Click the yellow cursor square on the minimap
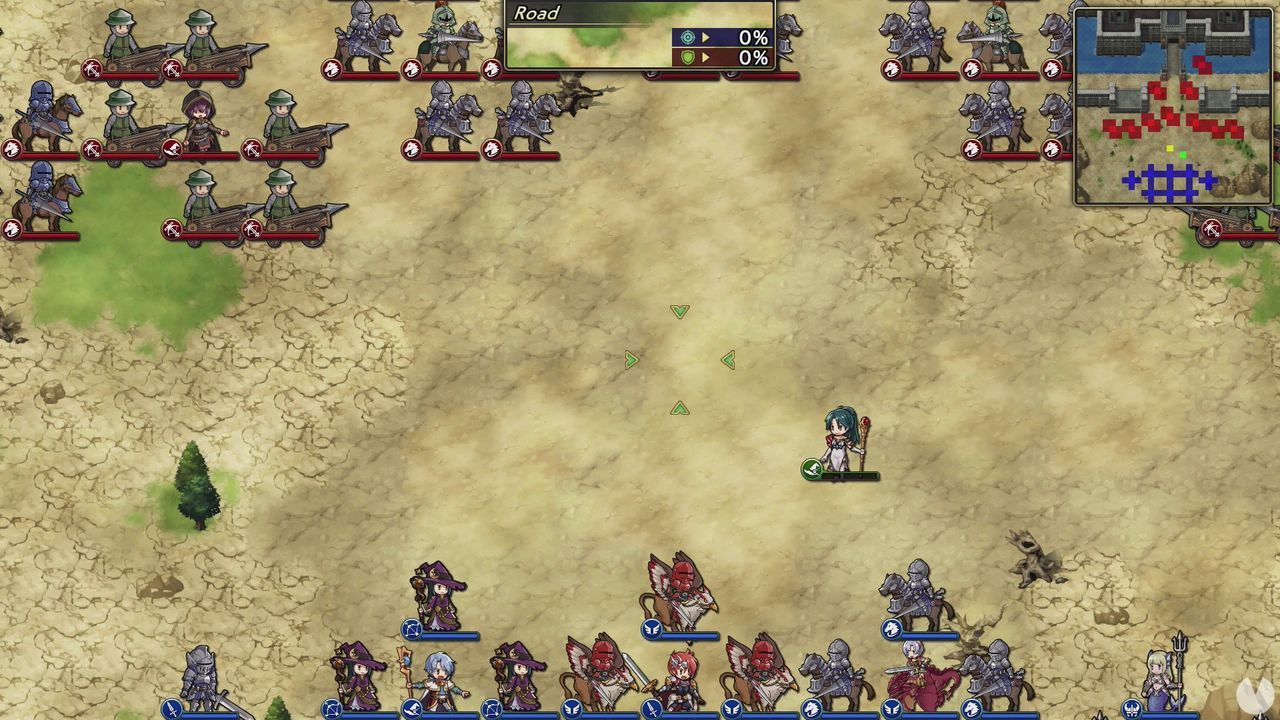The height and width of the screenshot is (720, 1280). click(1170, 148)
